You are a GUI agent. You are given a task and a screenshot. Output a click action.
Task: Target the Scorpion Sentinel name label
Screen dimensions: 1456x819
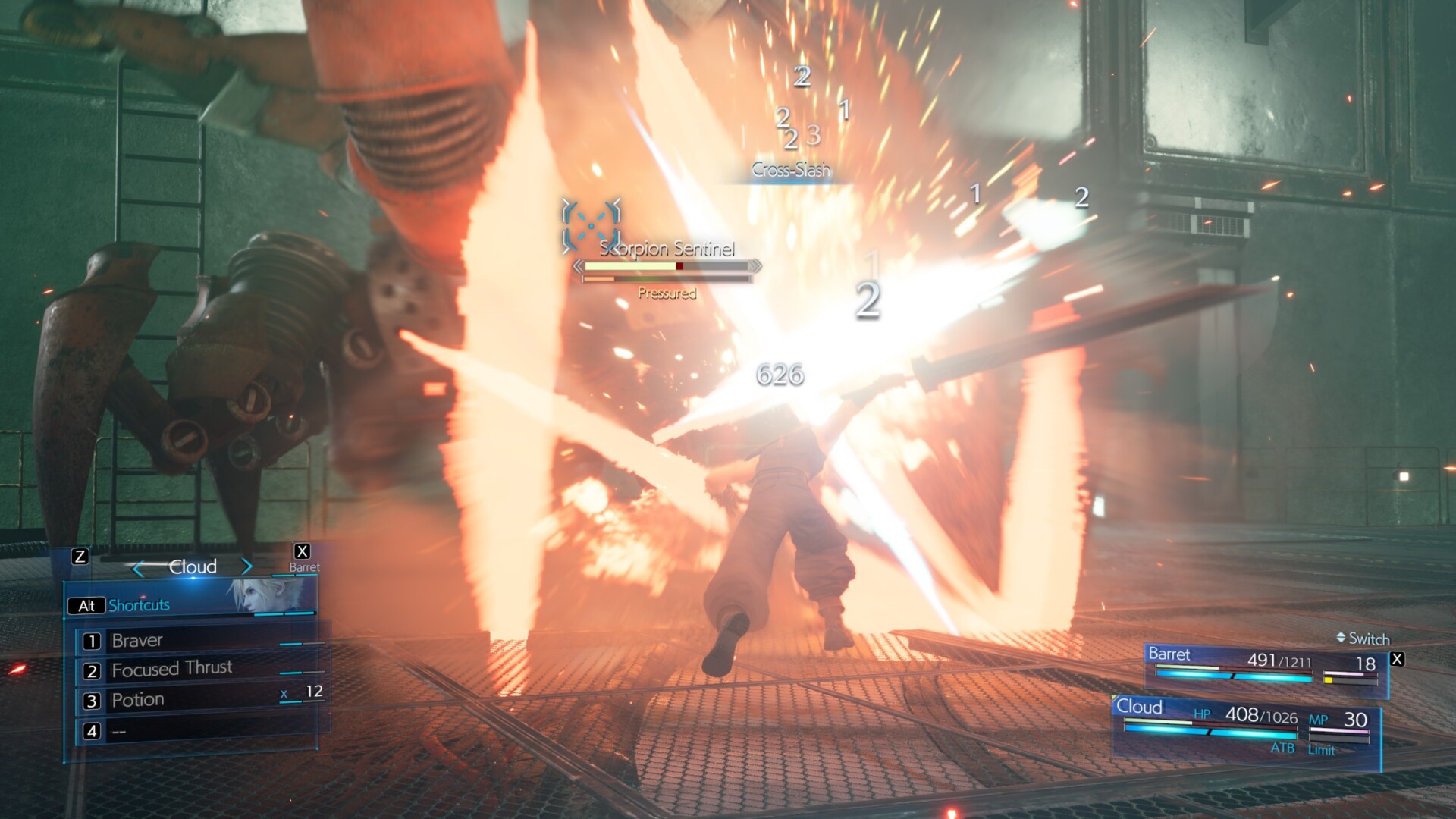coord(667,249)
